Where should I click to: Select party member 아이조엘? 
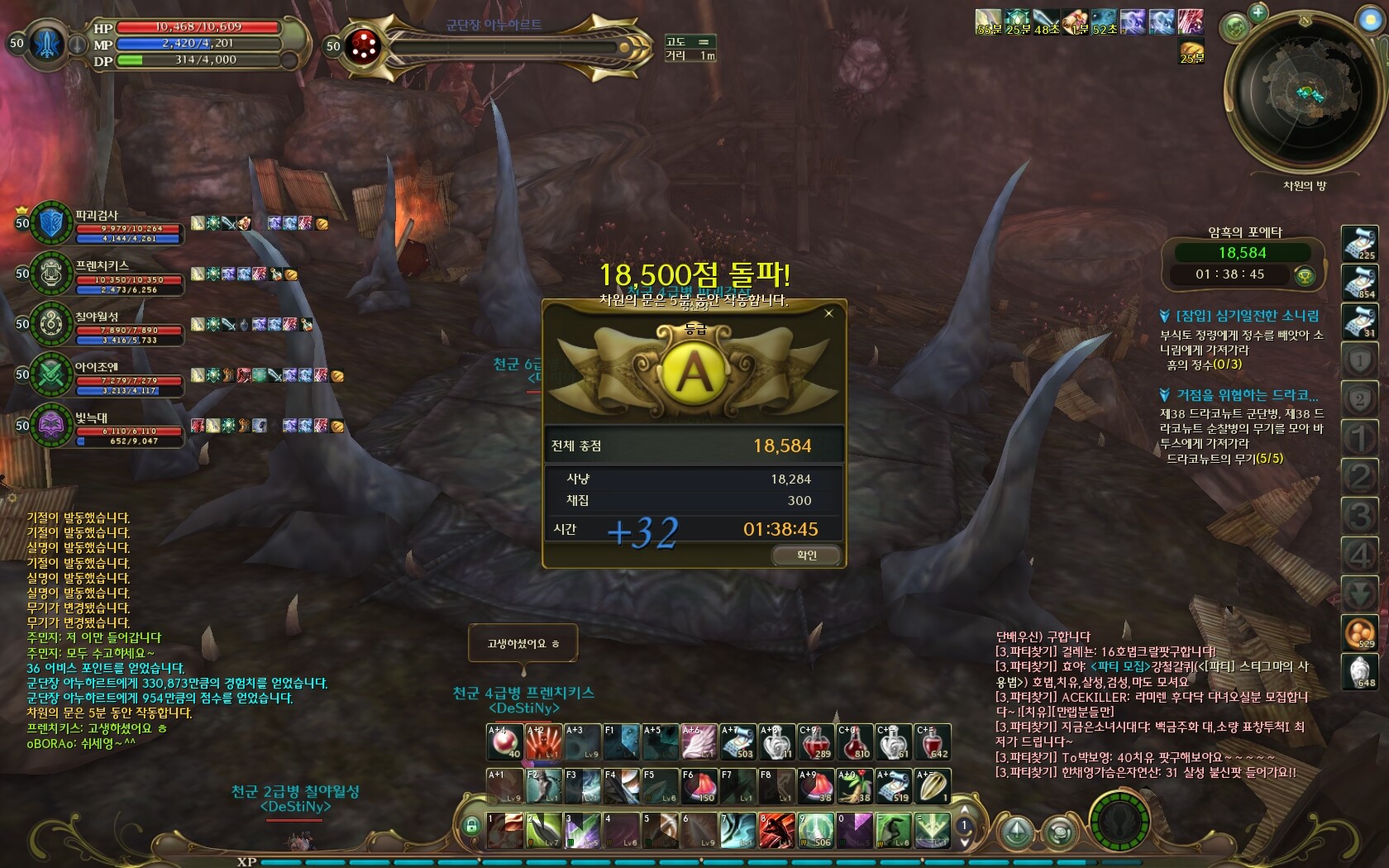click(x=51, y=374)
